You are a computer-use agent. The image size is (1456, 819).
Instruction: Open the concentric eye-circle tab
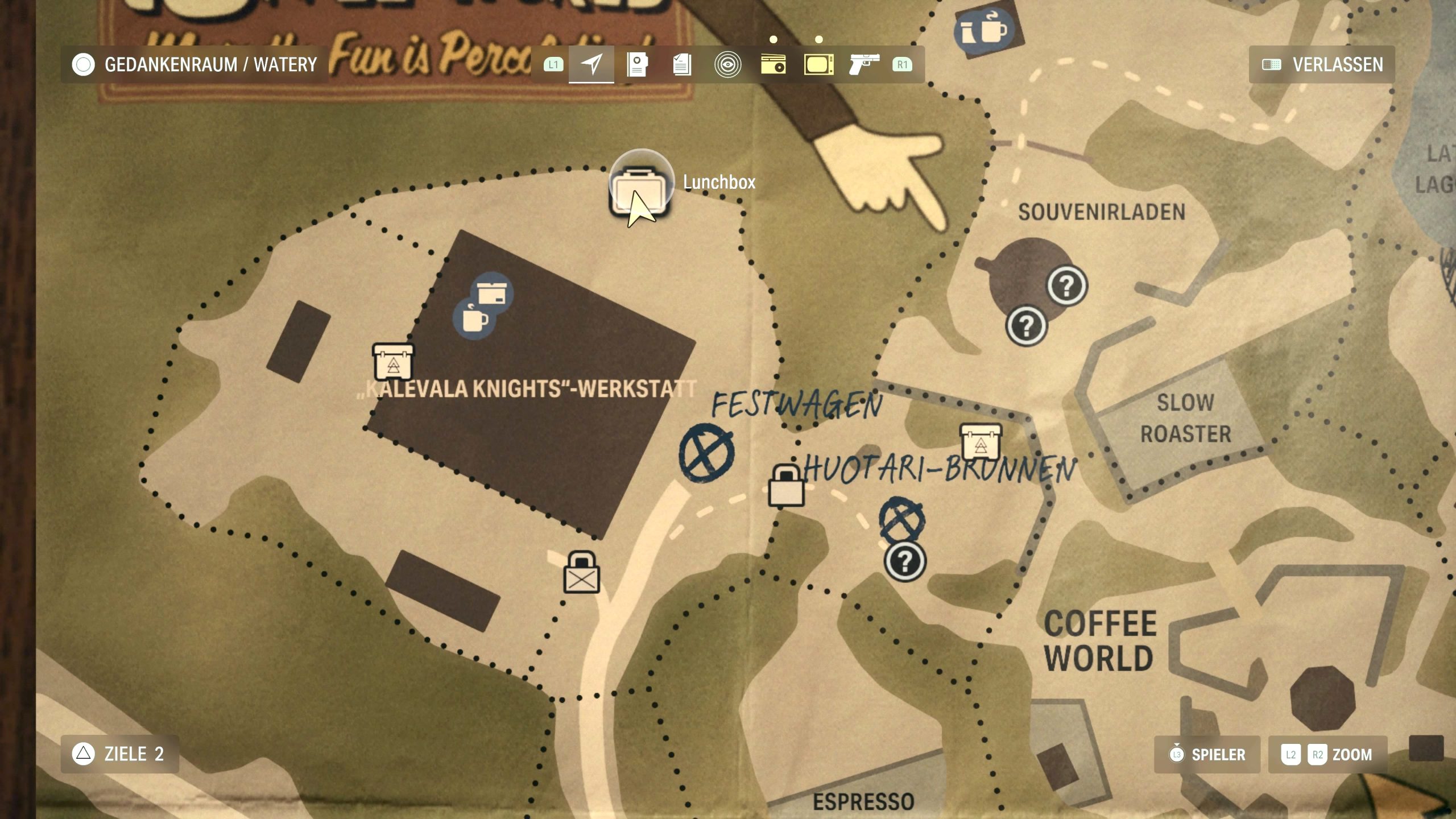(727, 64)
